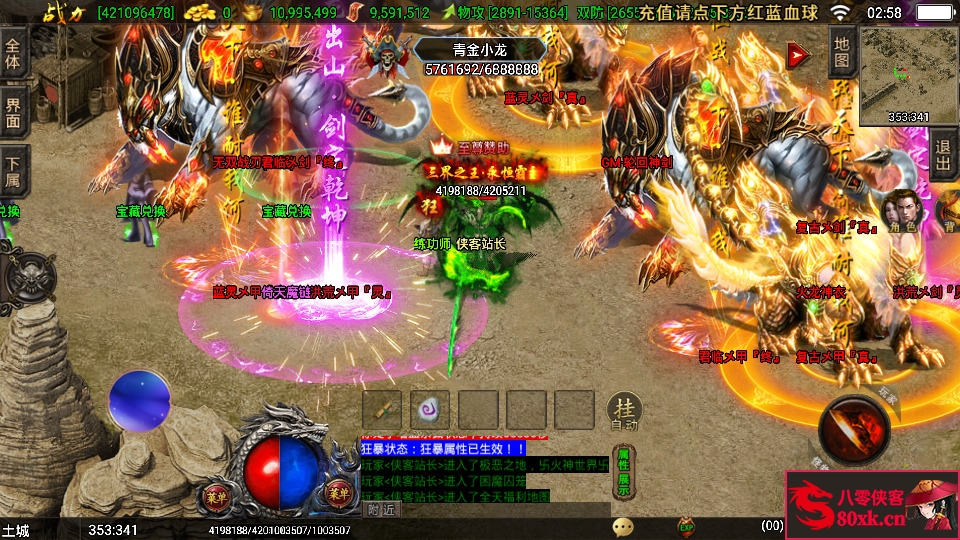The width and height of the screenshot is (960, 540).
Task: Open the chat speech bubble icon
Action: [x=623, y=526]
